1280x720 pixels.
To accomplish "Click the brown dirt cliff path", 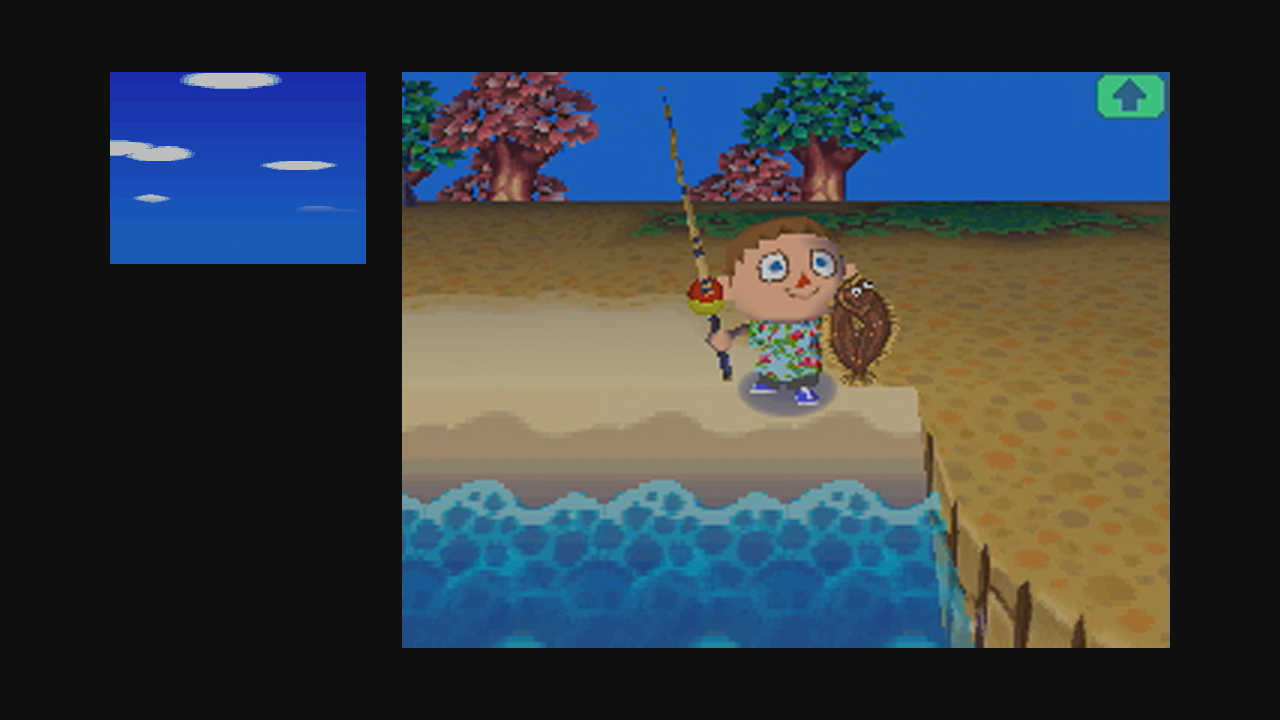I will tap(1050, 320).
